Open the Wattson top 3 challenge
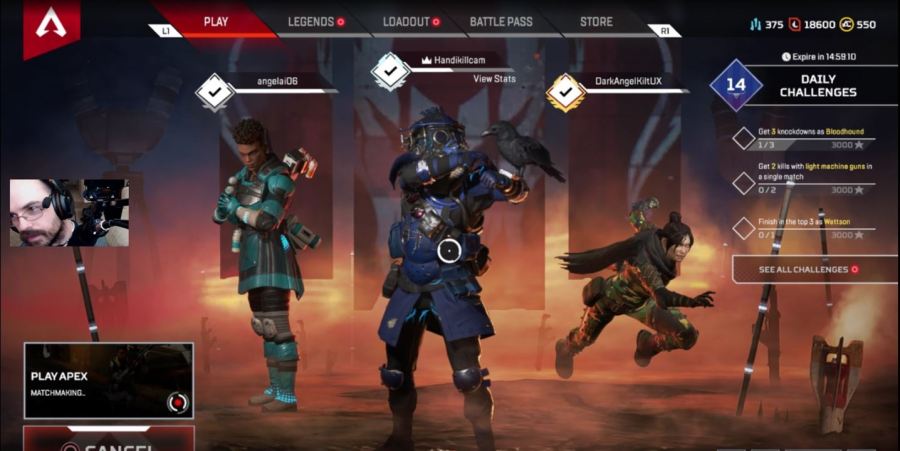Screen dimensions: 900x451 coord(810,227)
